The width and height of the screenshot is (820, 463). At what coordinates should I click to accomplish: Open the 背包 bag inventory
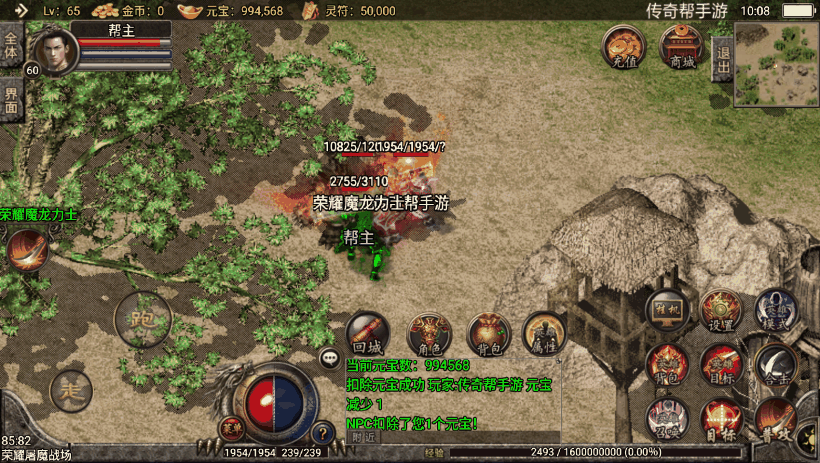(x=489, y=335)
